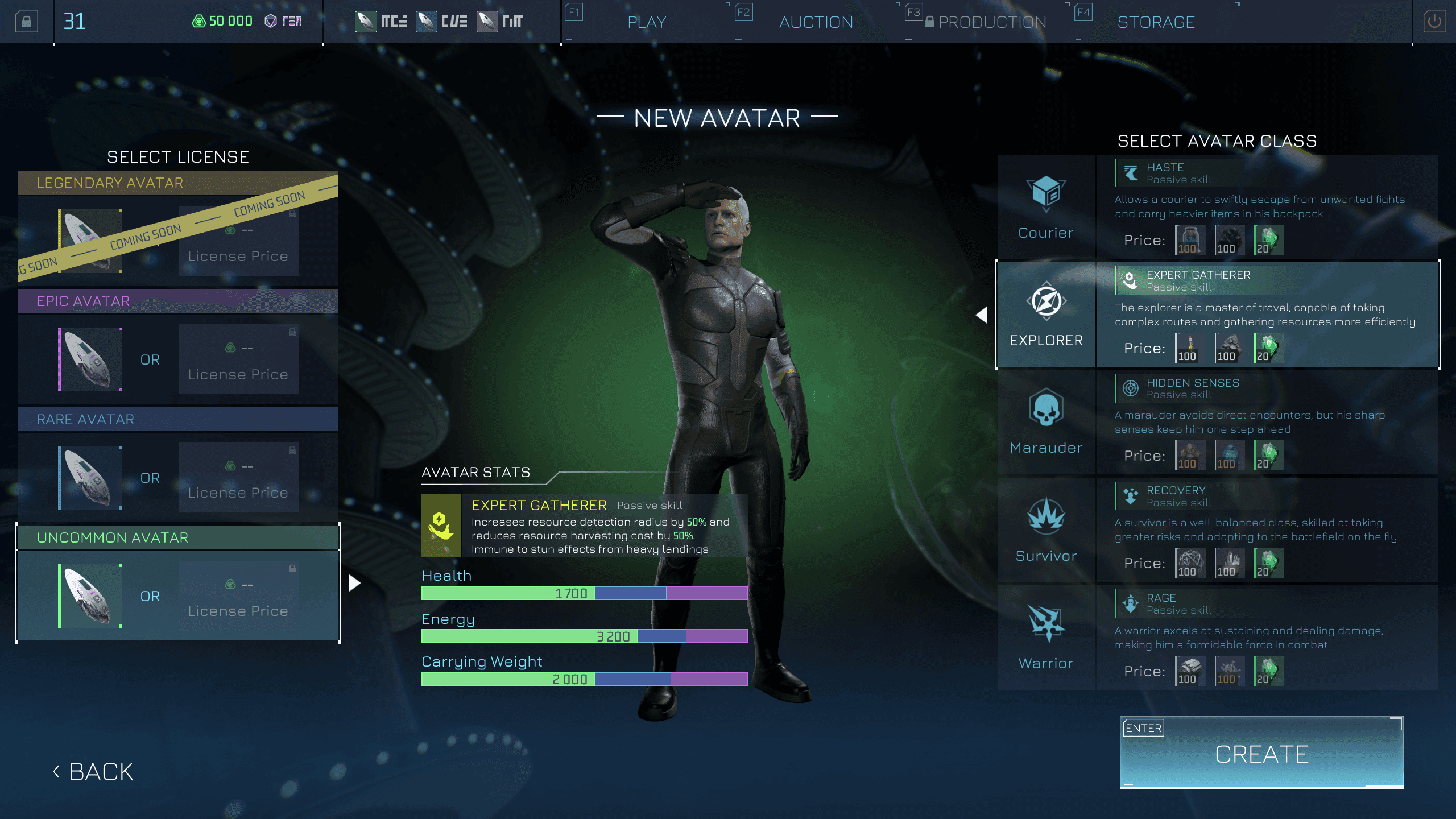Click the Expert Gatherer skill icon
This screenshot has height=819, width=1456.
pos(441,525)
